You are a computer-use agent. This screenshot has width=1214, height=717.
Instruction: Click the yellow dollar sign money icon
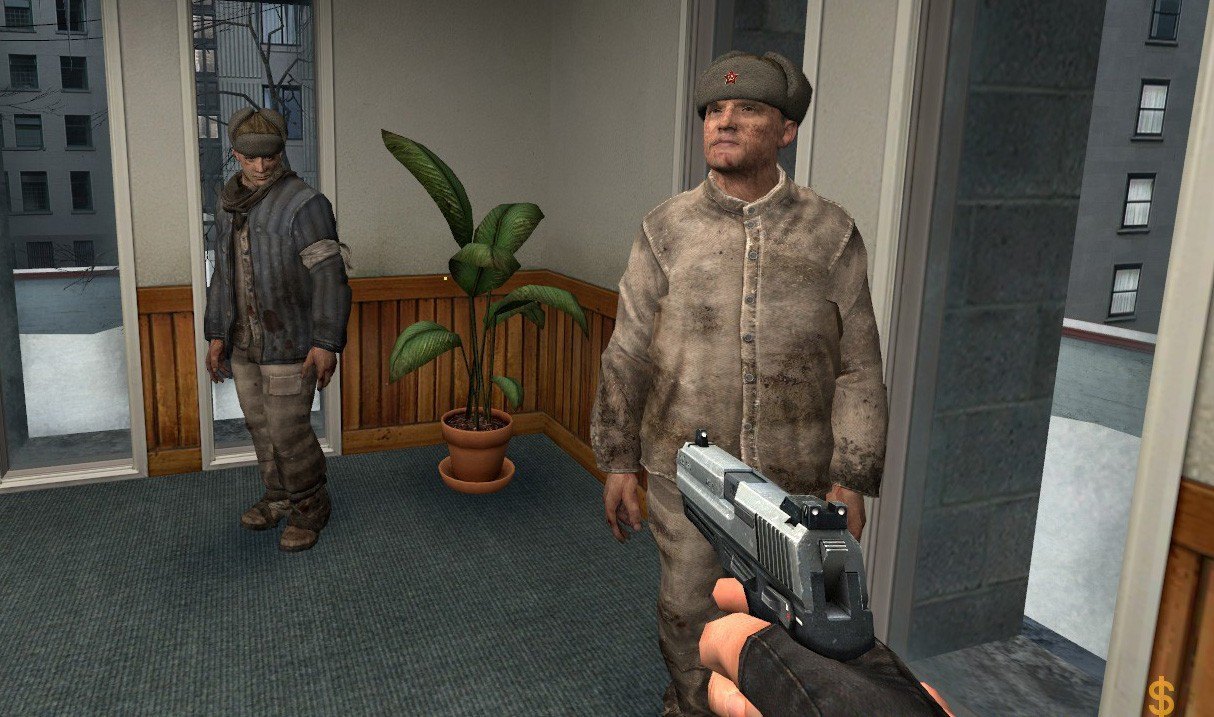[x=1161, y=693]
